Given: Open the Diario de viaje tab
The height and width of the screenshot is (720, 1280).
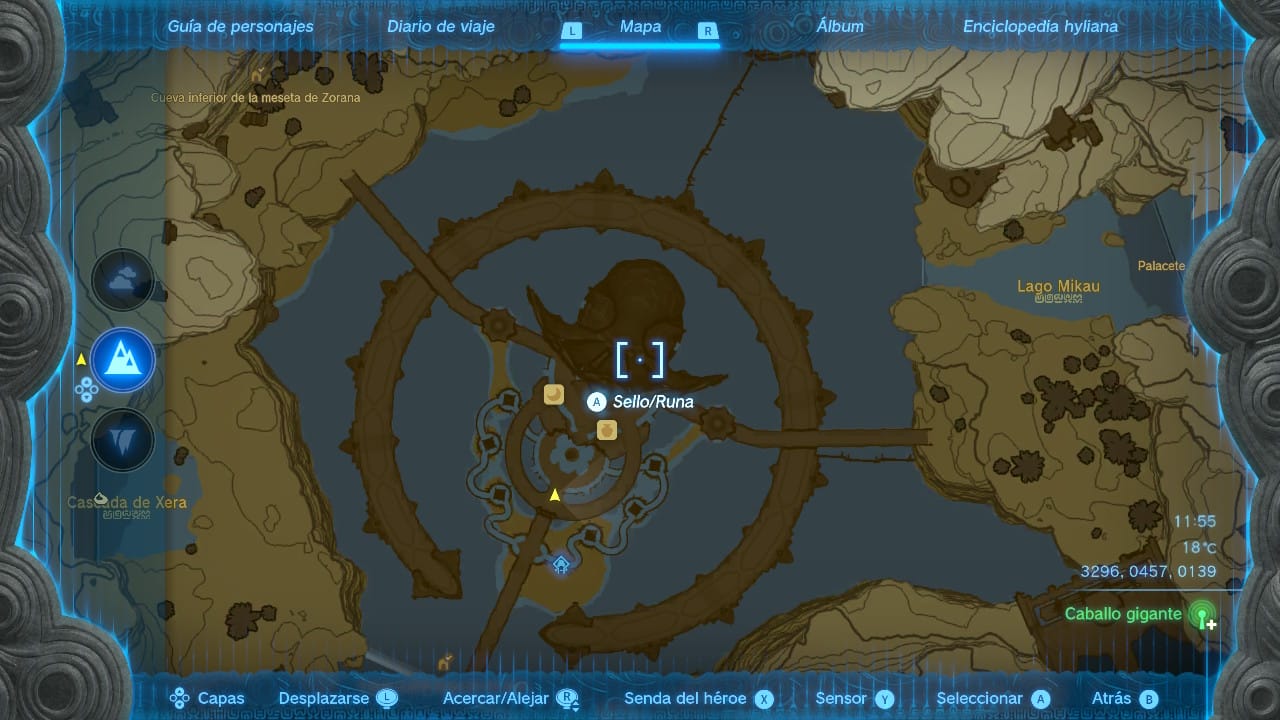Looking at the screenshot, I should tap(441, 27).
